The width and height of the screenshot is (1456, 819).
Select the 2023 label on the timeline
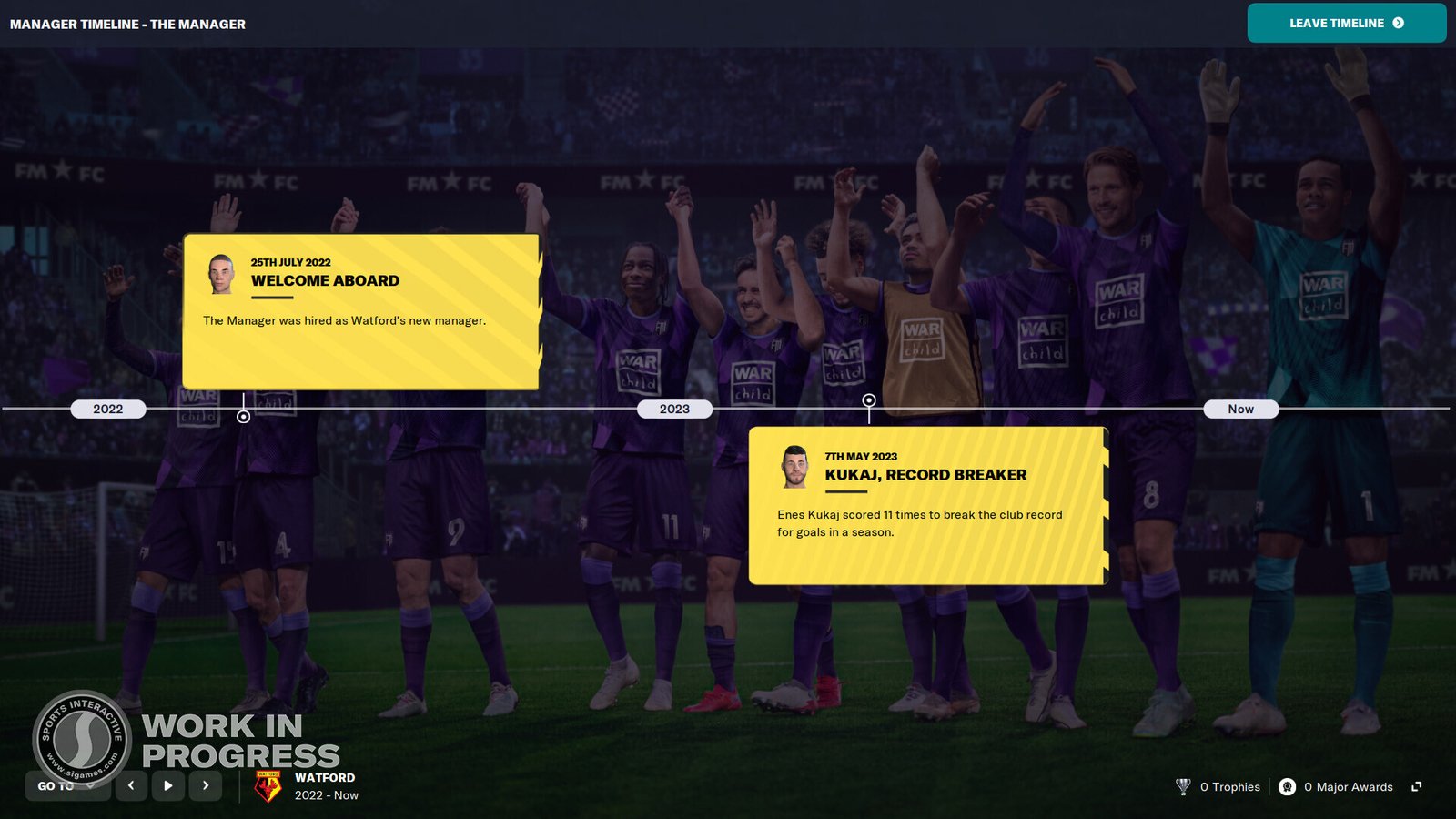[673, 409]
